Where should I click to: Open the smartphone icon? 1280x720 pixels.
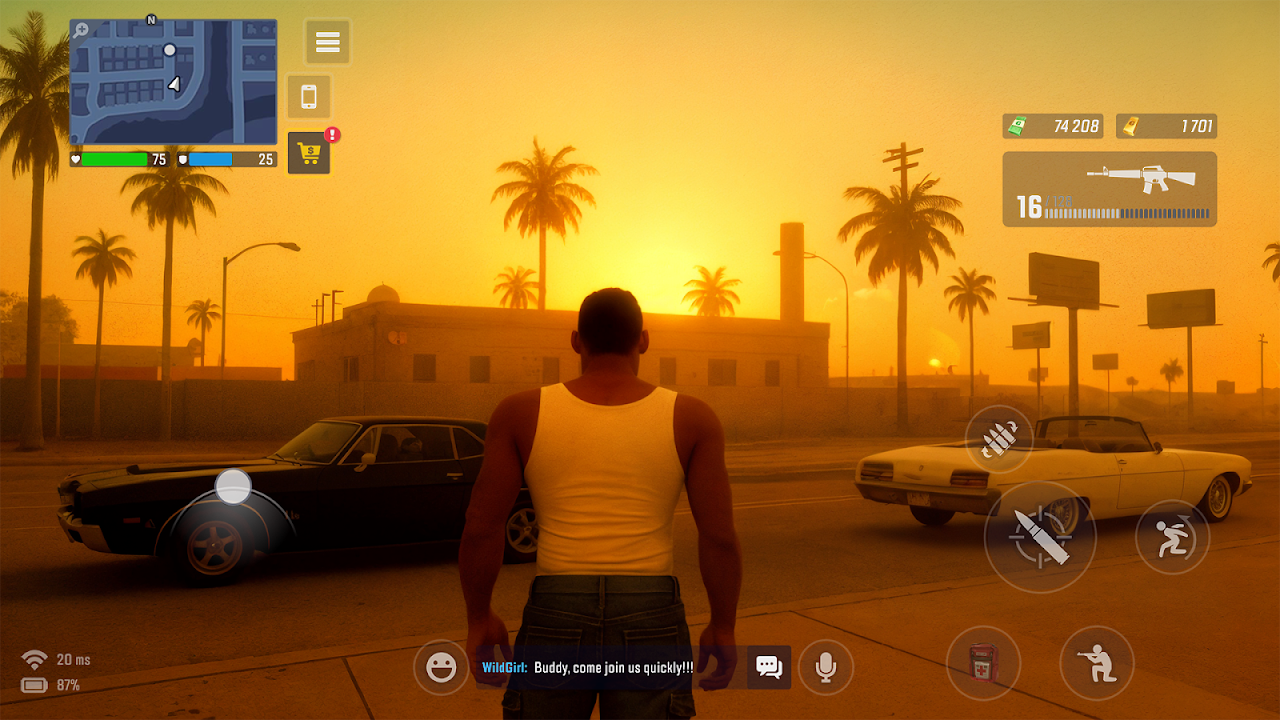tap(309, 97)
